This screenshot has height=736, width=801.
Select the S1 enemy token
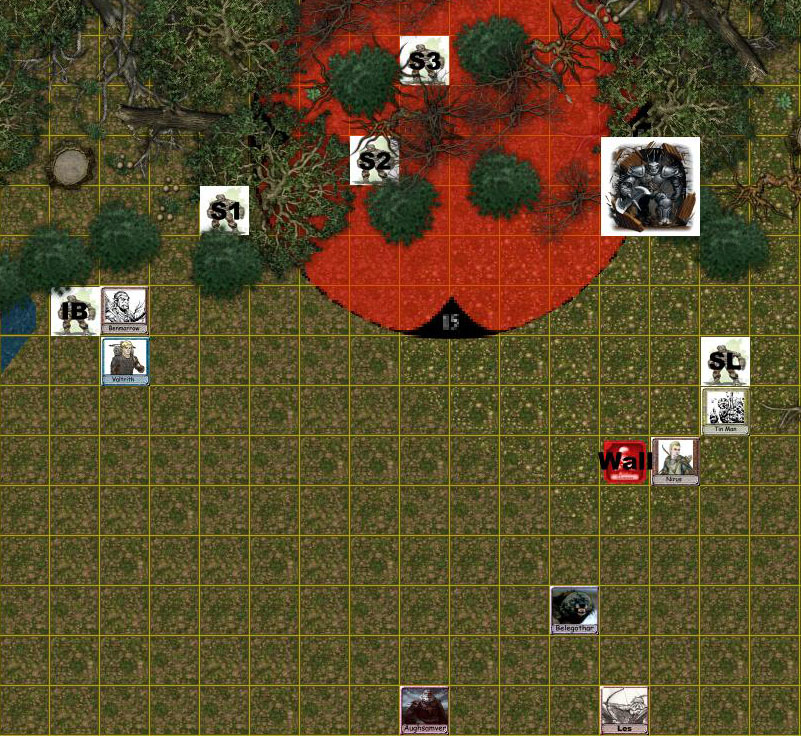(224, 210)
